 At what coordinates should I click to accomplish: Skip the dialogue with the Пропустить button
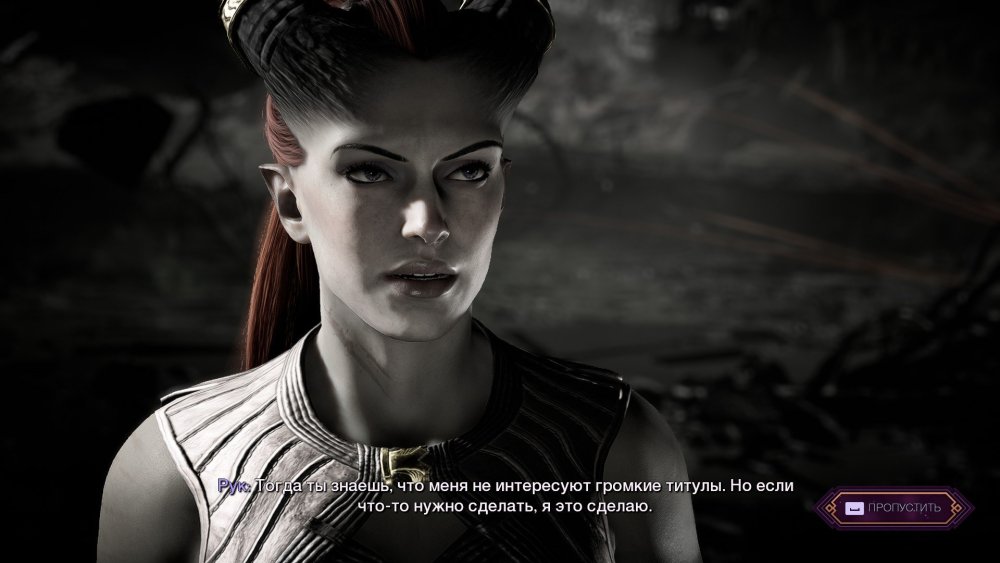[893, 508]
